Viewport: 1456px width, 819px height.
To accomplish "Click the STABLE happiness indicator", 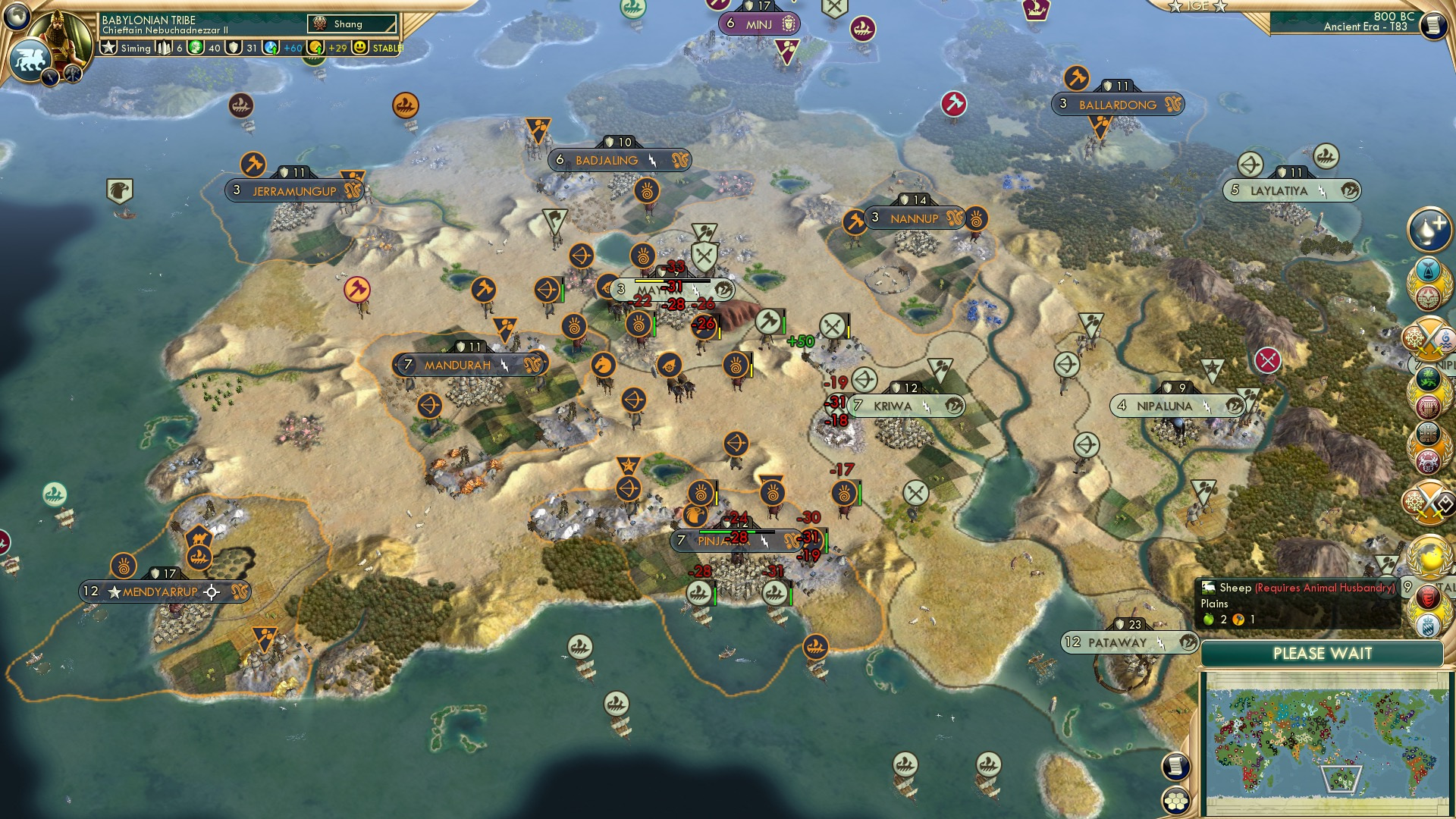I will [384, 48].
